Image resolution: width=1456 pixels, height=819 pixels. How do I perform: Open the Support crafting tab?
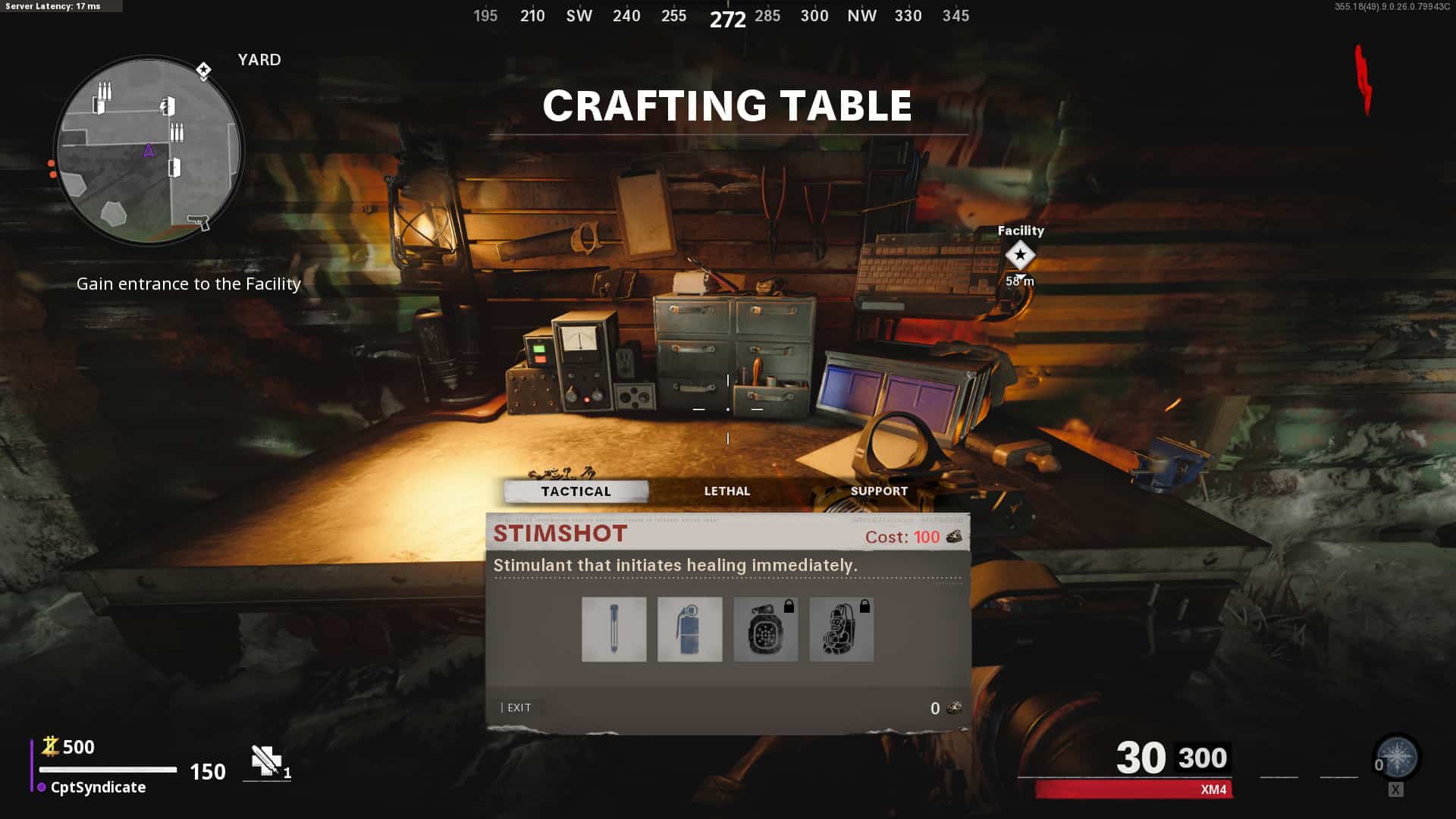point(879,491)
